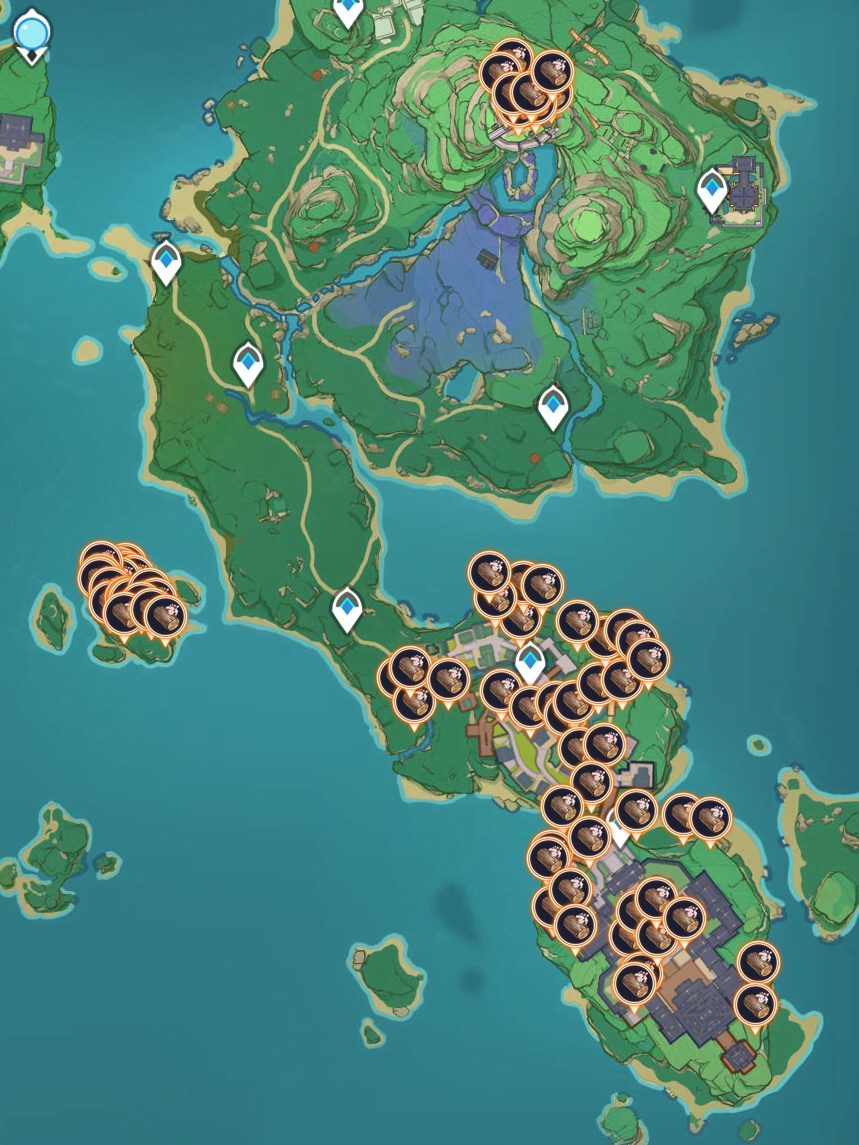Click the teleport waypoint on the western beach
Image resolution: width=859 pixels, height=1145 pixels.
click(166, 261)
